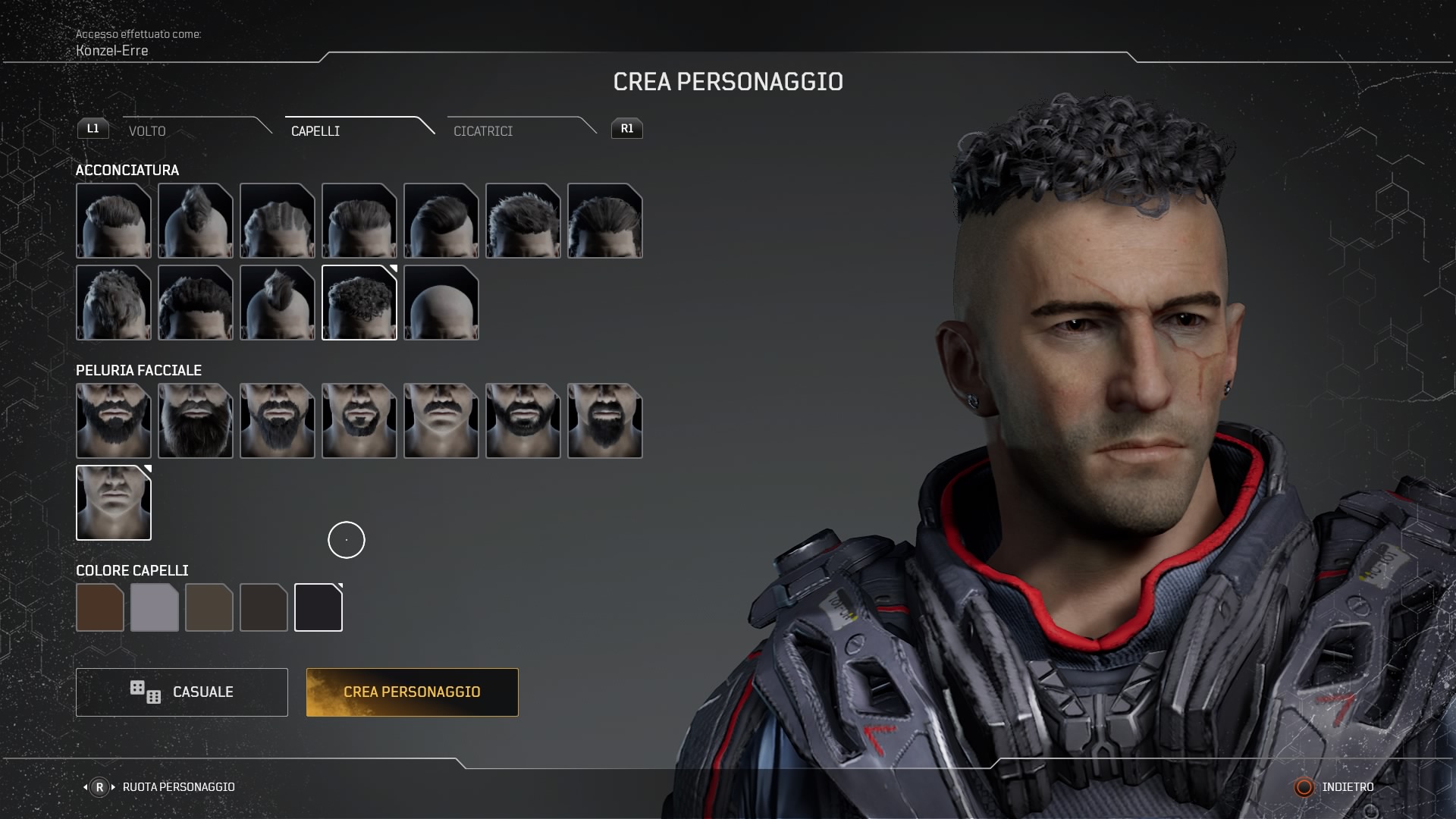Switch to the Volto tab
Viewport: 1456px width, 819px height.
(148, 131)
